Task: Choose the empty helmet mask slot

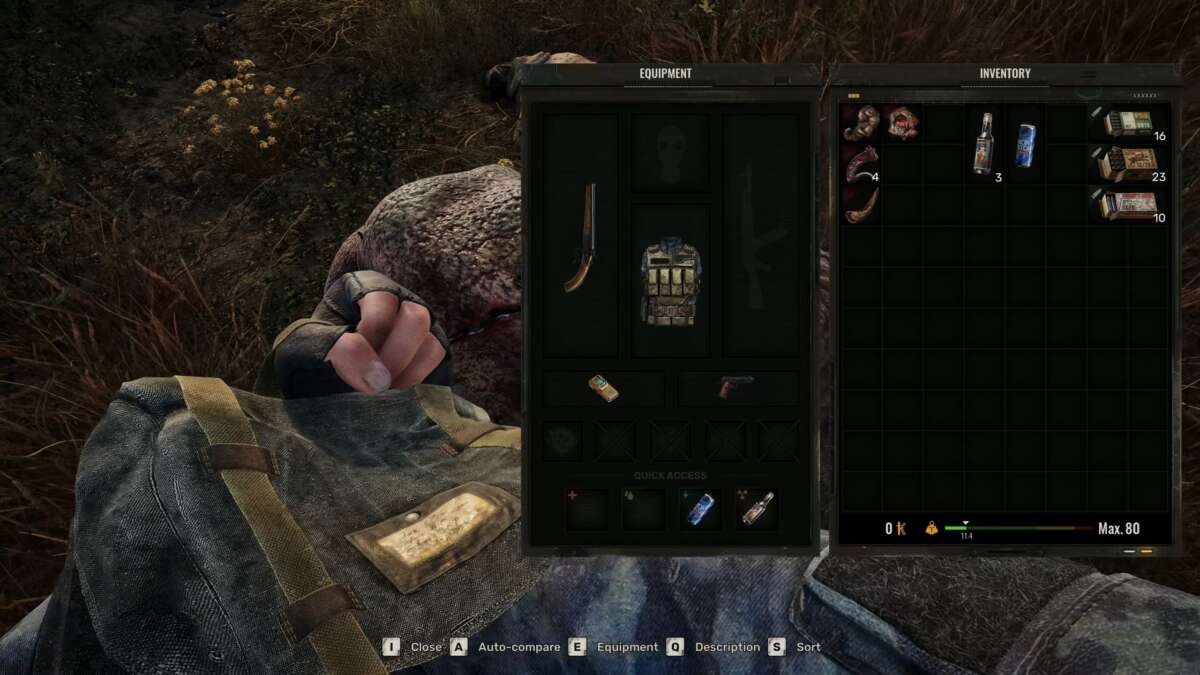Action: pyautogui.click(x=670, y=153)
